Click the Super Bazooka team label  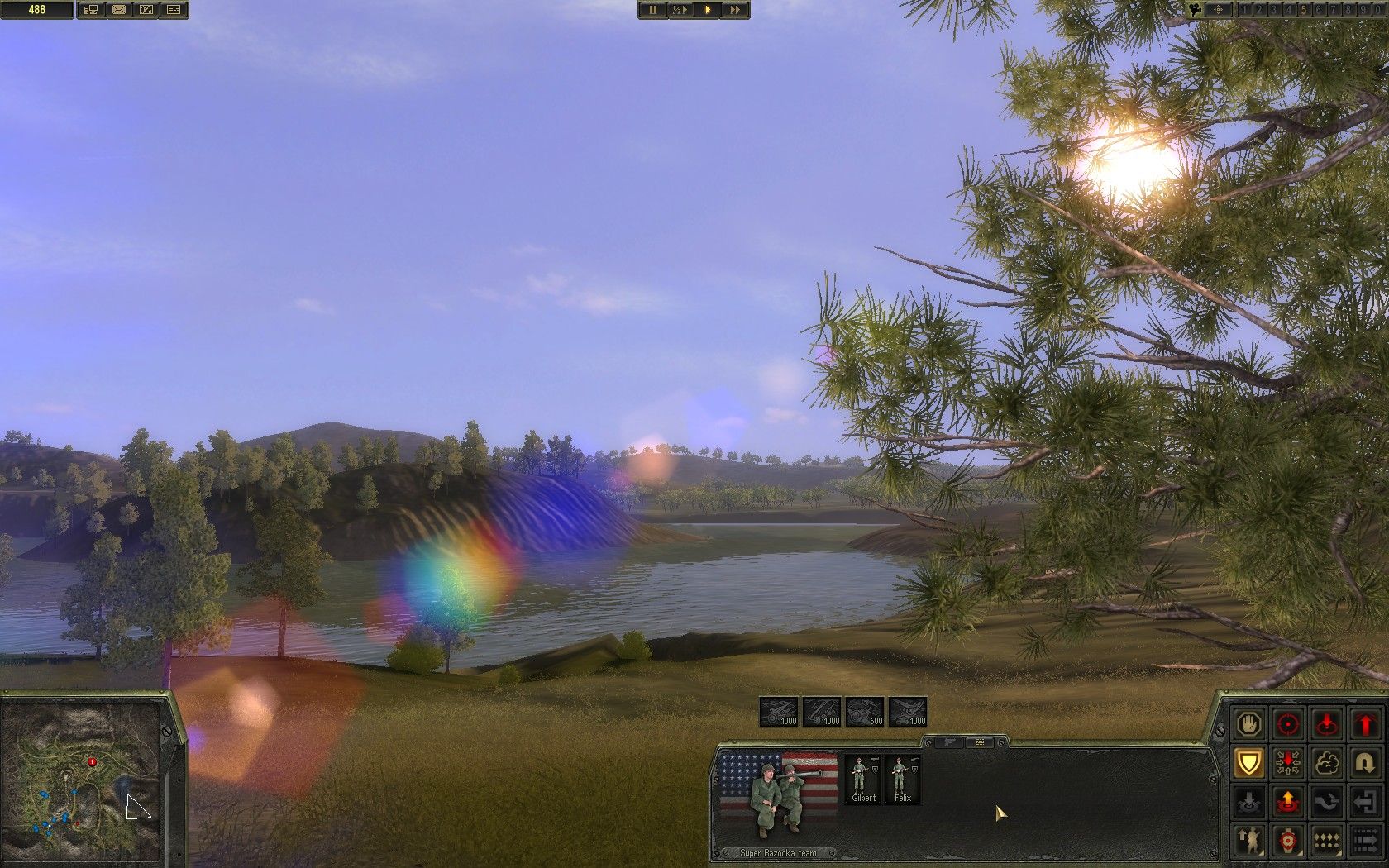click(777, 852)
